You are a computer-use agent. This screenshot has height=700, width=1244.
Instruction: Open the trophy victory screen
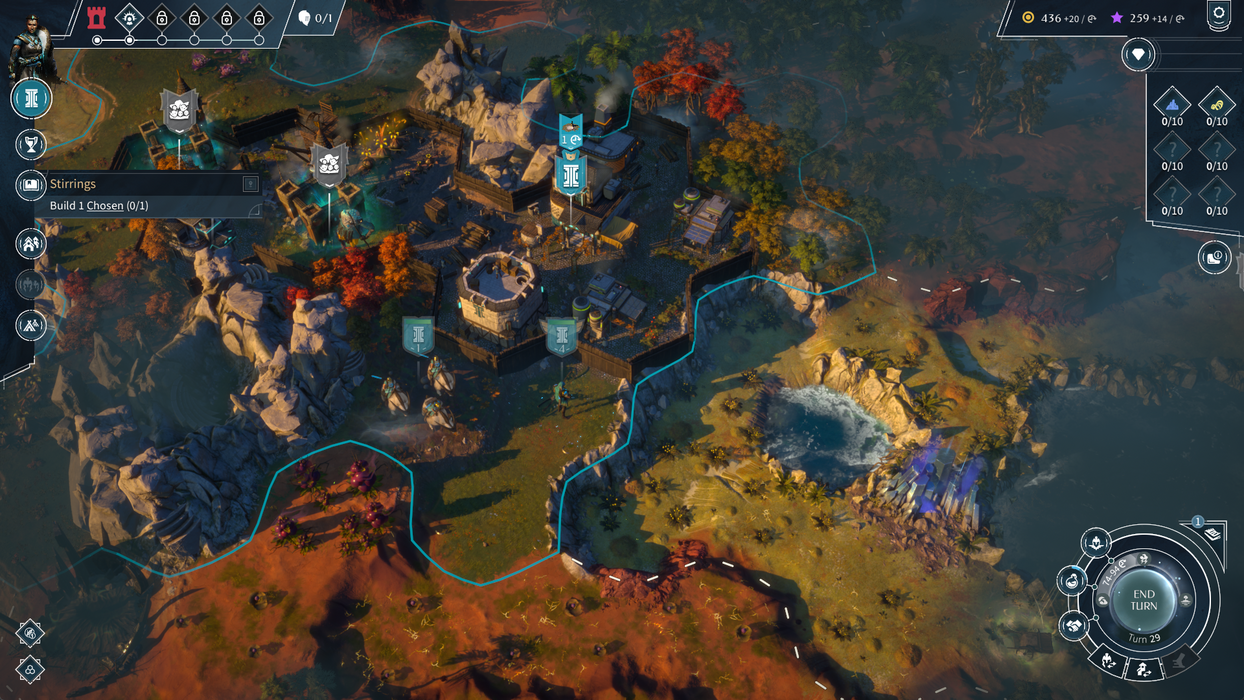click(x=31, y=144)
